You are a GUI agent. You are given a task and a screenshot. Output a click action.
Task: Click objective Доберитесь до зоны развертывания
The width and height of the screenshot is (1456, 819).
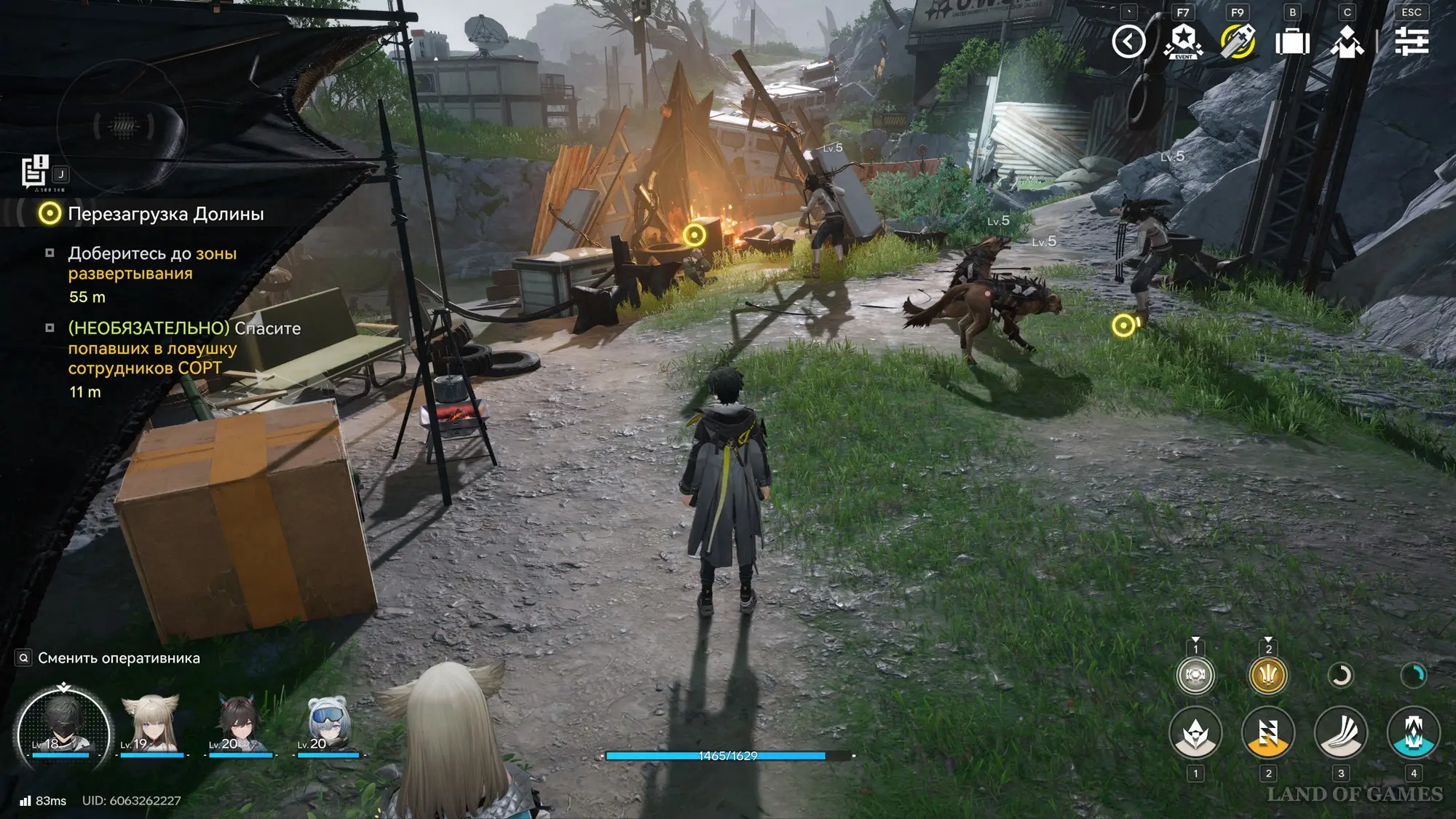(151, 264)
